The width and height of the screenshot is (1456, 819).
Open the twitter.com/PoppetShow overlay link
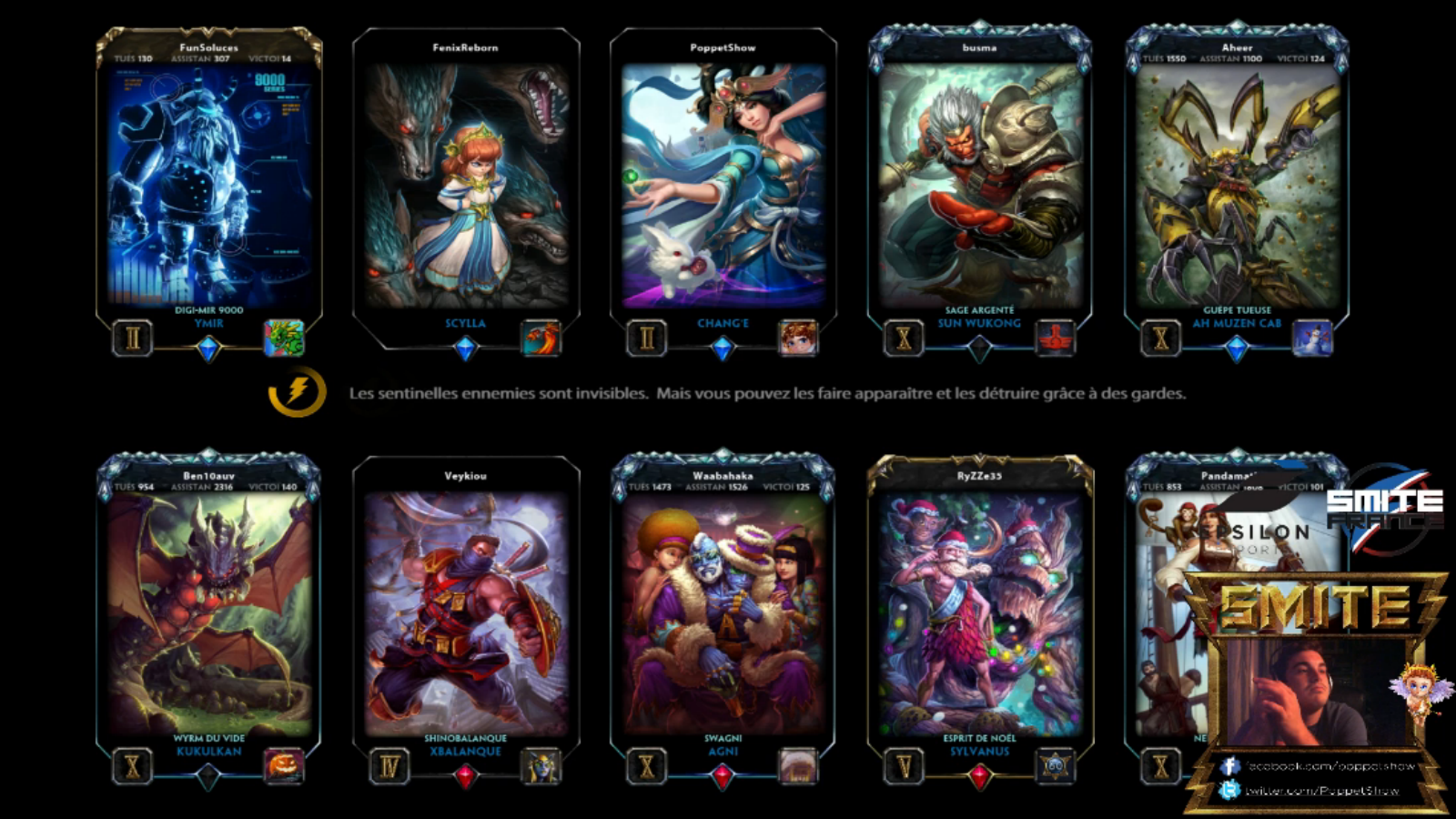1321,791
